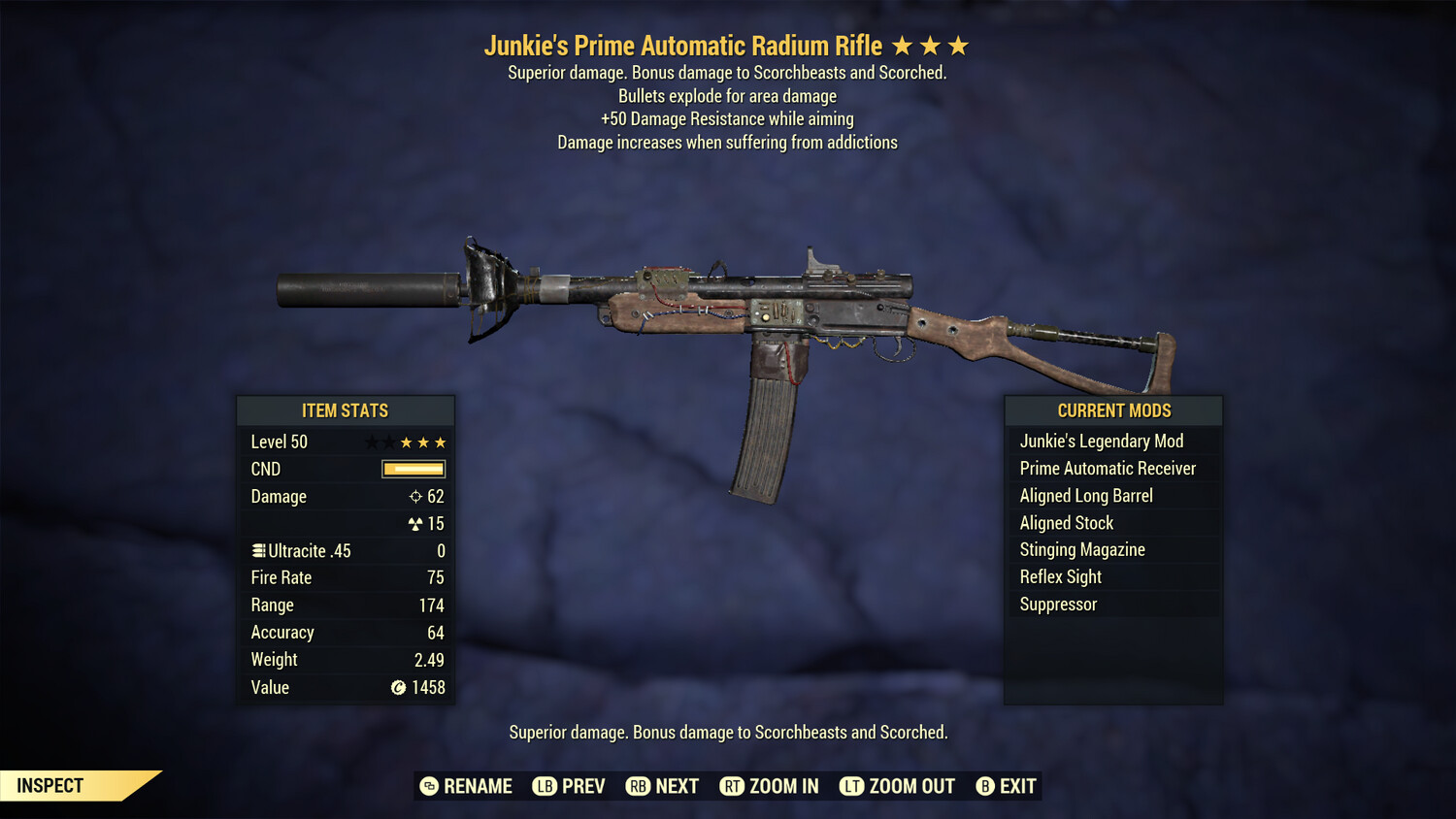This screenshot has height=819, width=1456.
Task: Collapse the Junkie's Legendary Mod entry
Action: click(x=1102, y=441)
